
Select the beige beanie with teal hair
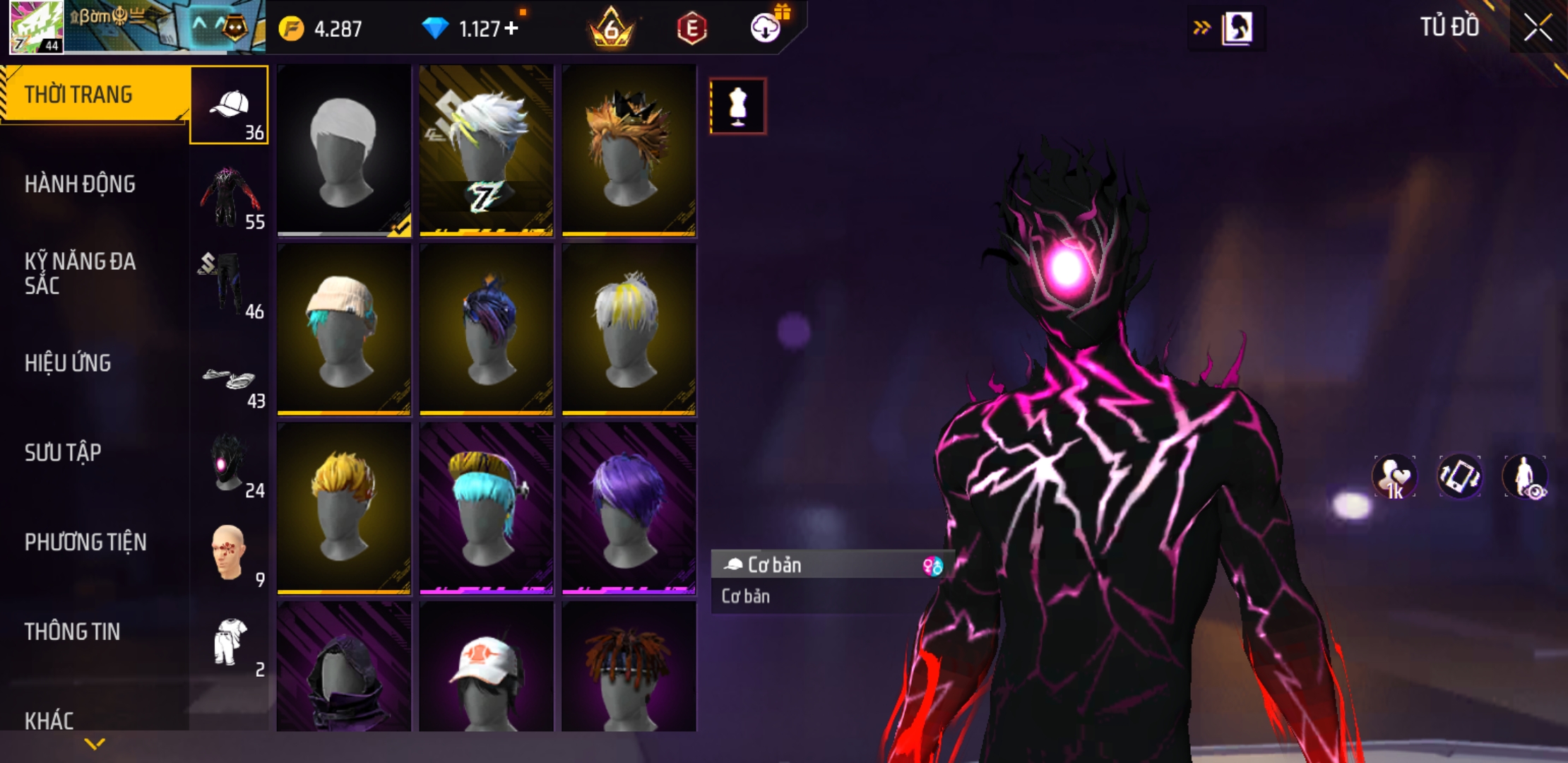(344, 329)
